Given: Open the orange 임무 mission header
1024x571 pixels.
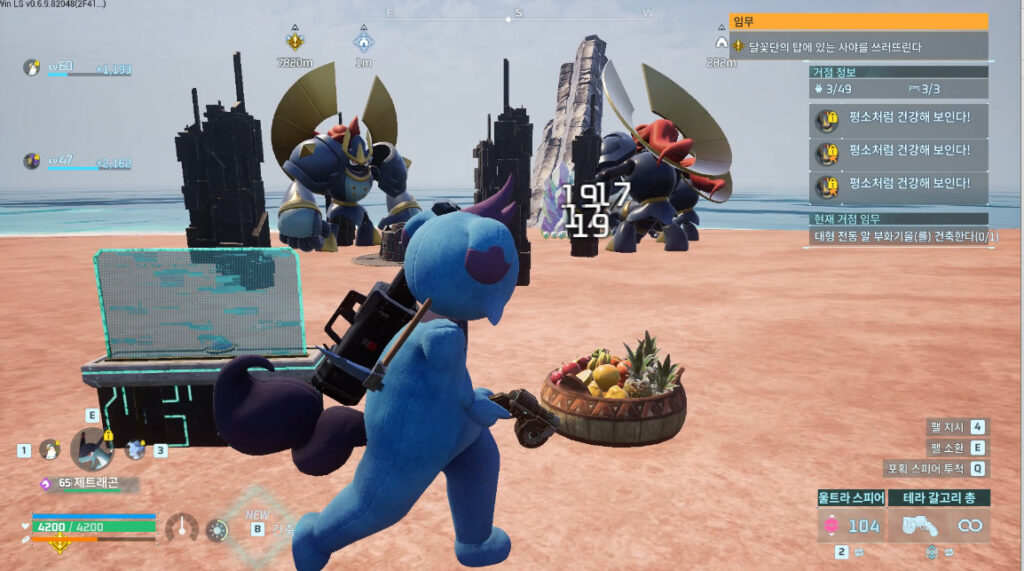Looking at the screenshot, I should 858,21.
